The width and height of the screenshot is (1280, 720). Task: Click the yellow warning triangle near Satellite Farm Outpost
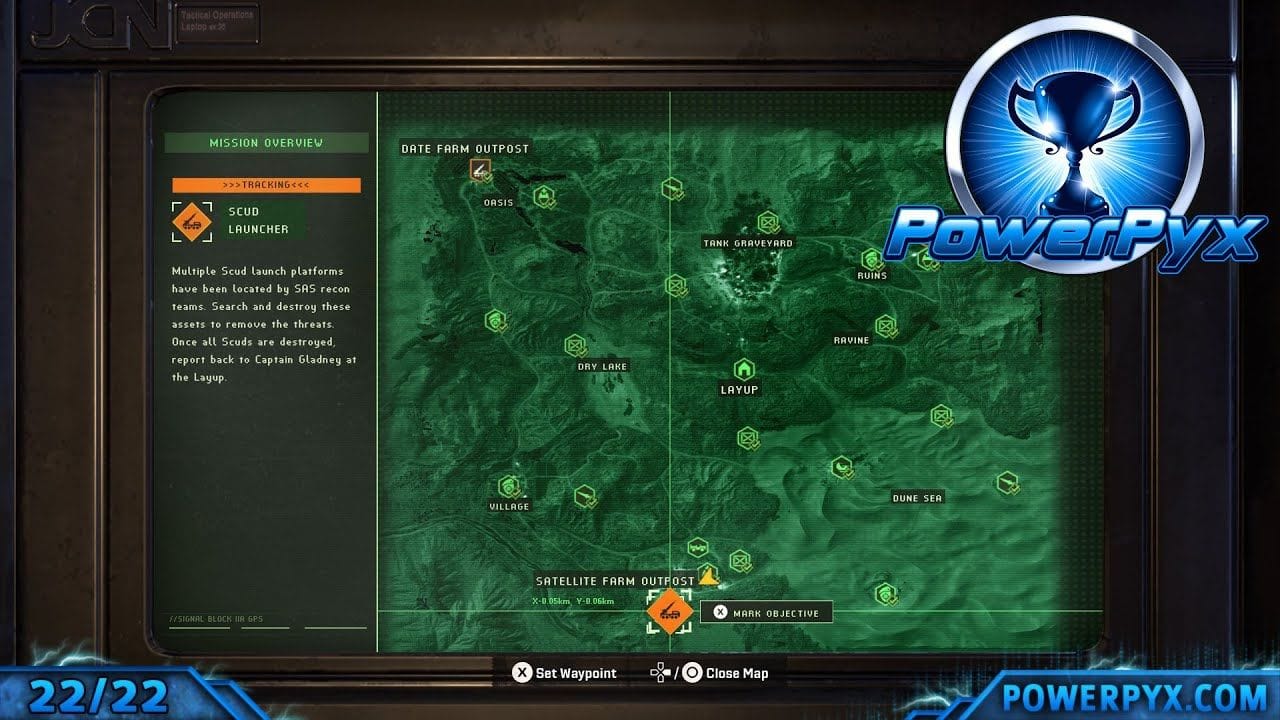pos(708,577)
